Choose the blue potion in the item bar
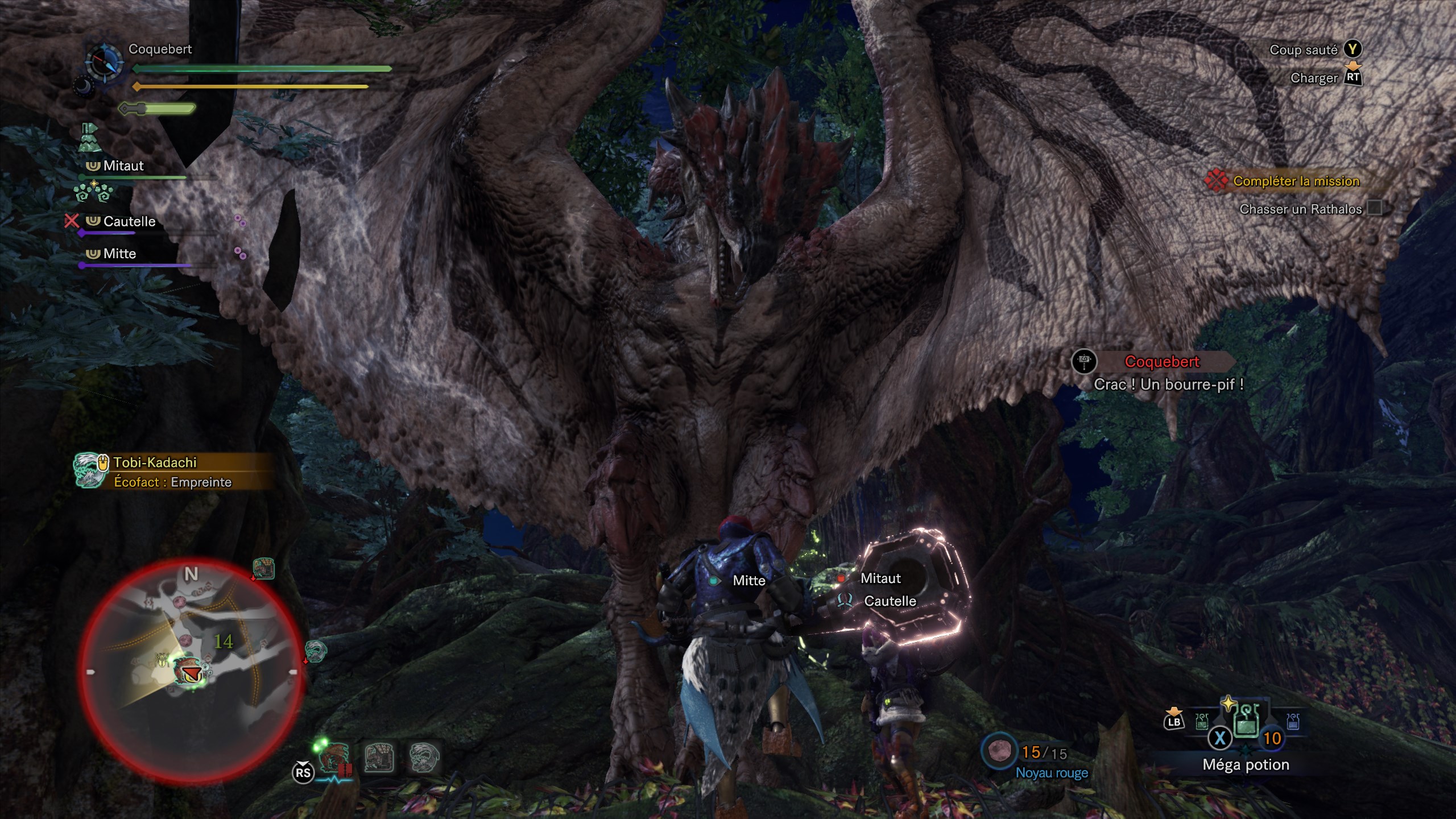This screenshot has width=1456, height=819. coord(1292,722)
